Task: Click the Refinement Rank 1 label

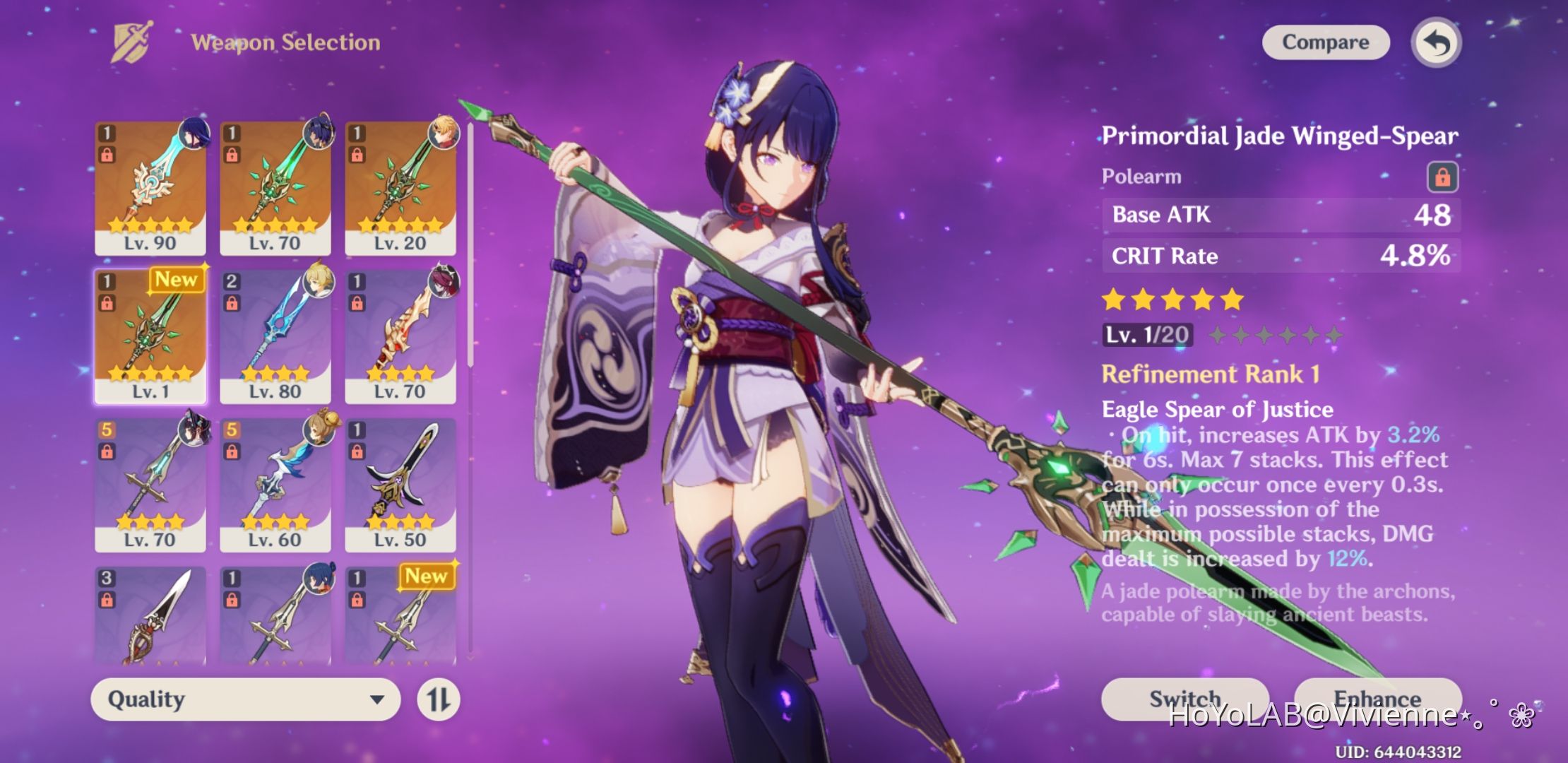Action: (x=1211, y=374)
